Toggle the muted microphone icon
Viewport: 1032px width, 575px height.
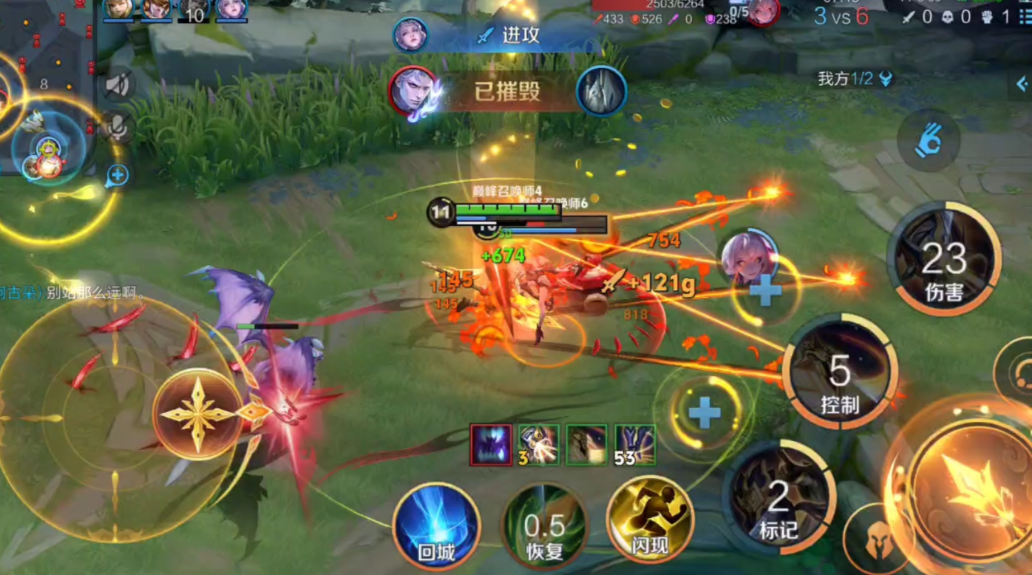pos(118,126)
